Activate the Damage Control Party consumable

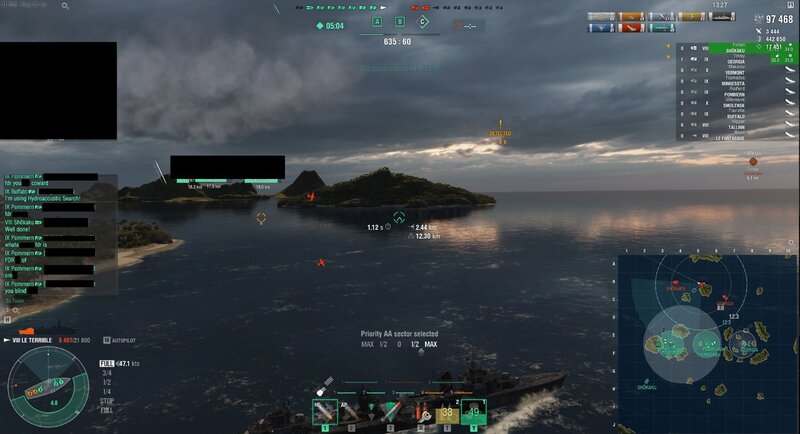pos(423,411)
